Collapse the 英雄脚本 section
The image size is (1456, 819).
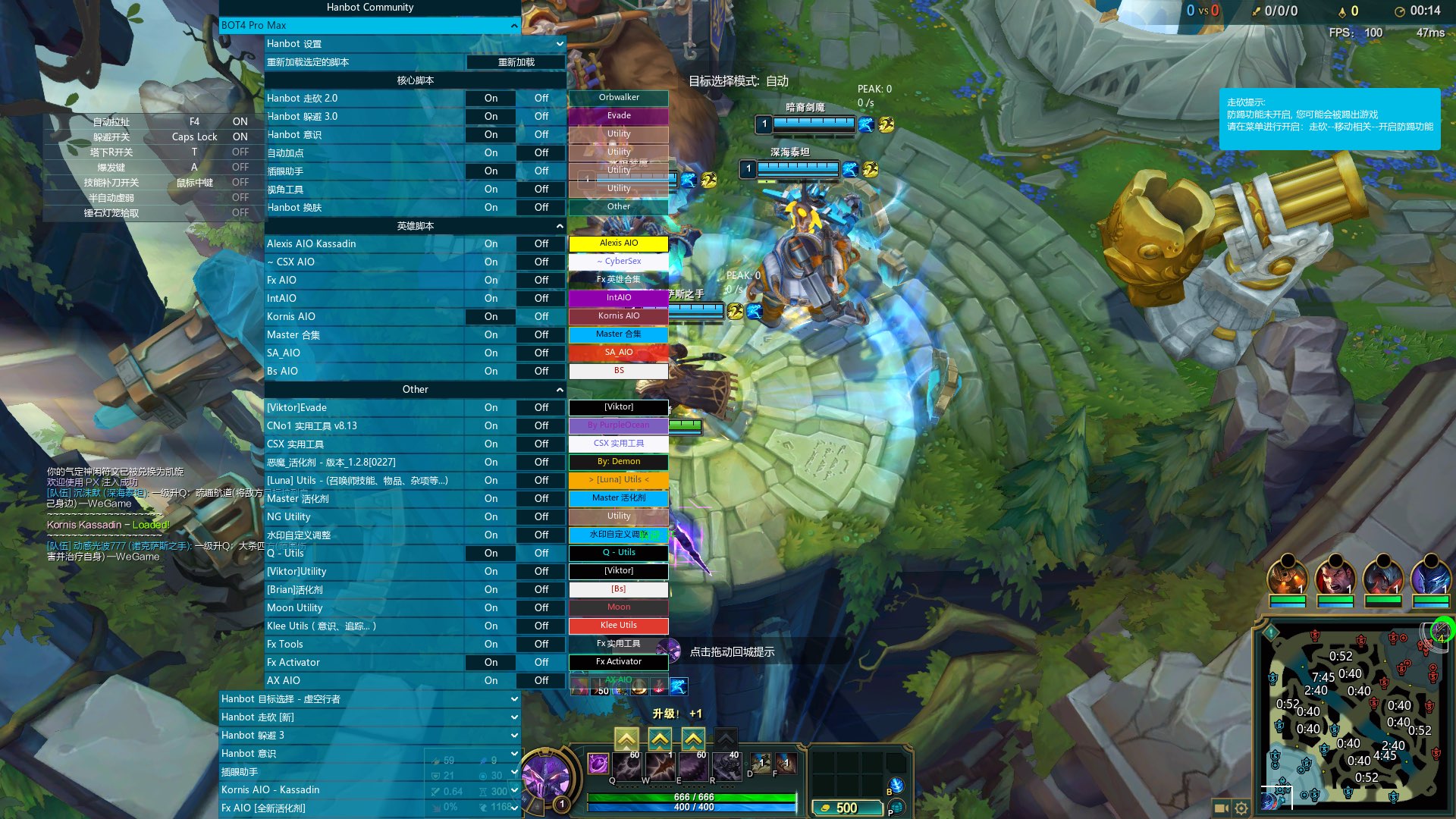(x=560, y=226)
